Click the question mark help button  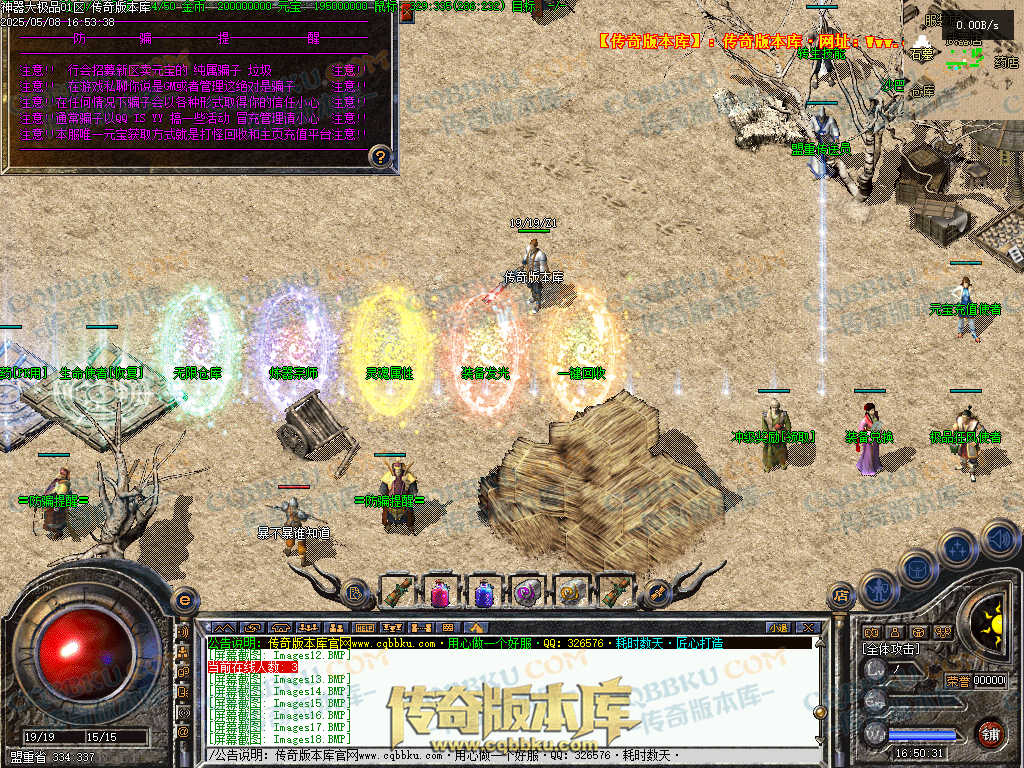[x=380, y=156]
